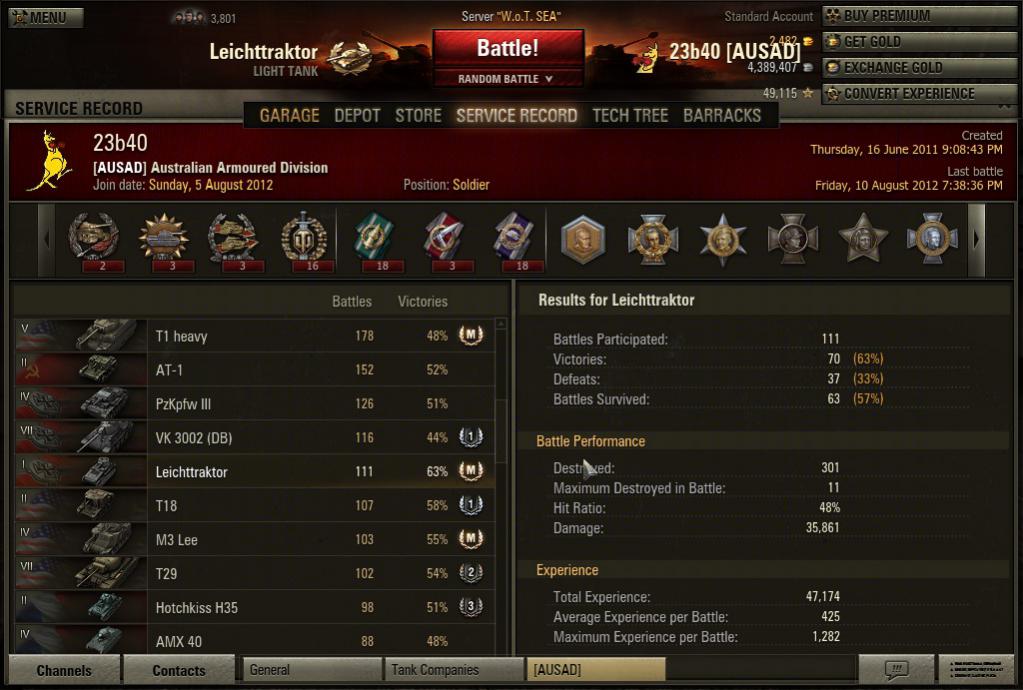Screen dimensions: 1023x690
Task: Start a battle with the Battle! button
Action: click(507, 47)
